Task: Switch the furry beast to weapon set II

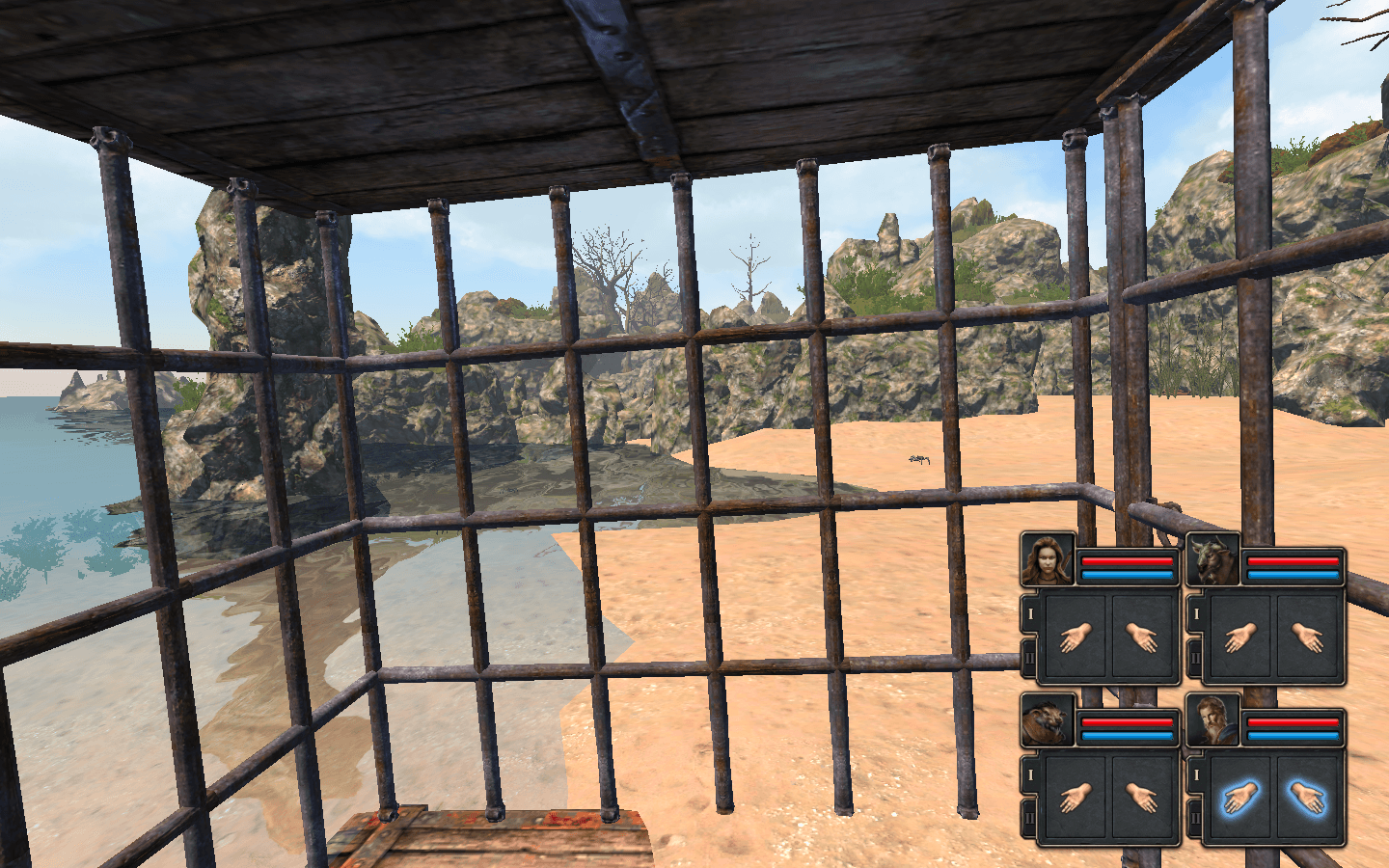Action: 1029,817
